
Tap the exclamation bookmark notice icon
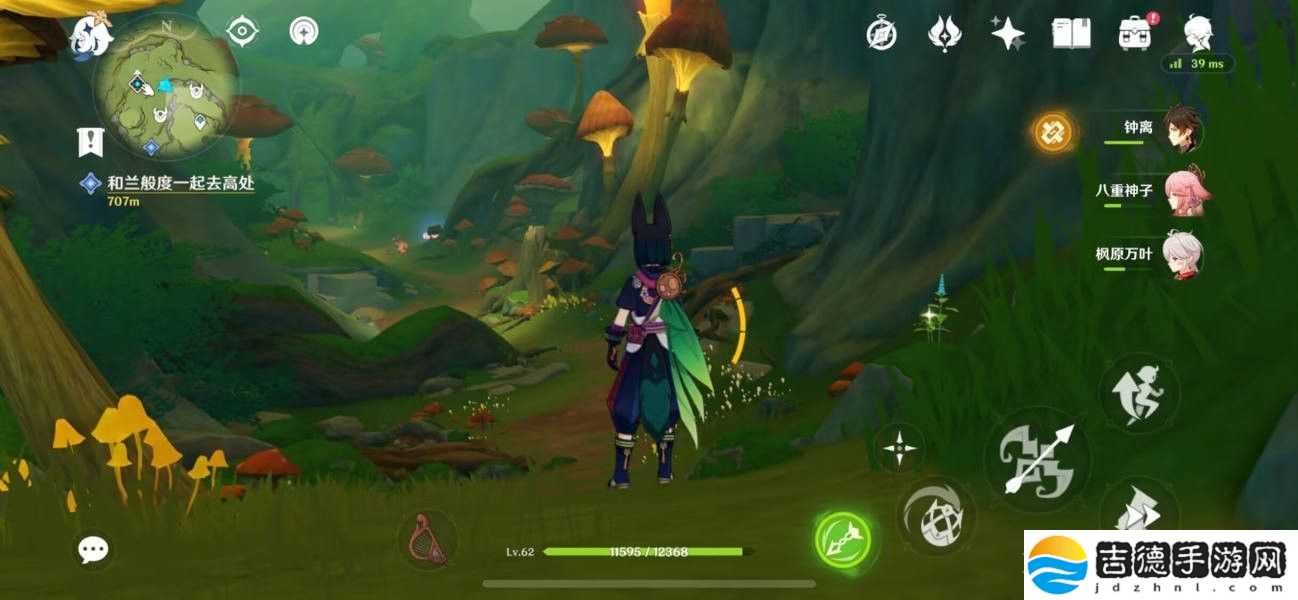[x=91, y=142]
